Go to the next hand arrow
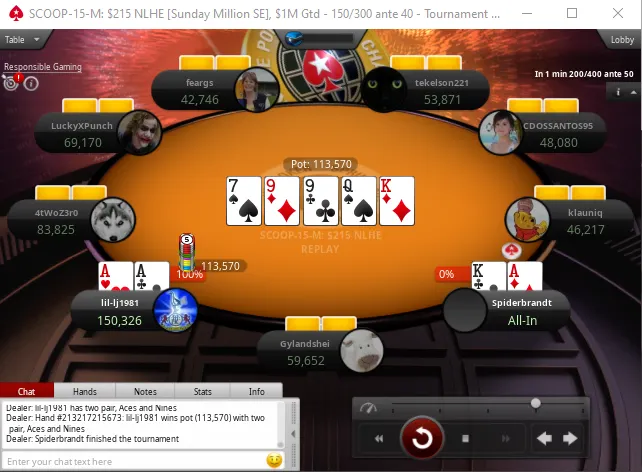642x472 pixels. (x=571, y=438)
